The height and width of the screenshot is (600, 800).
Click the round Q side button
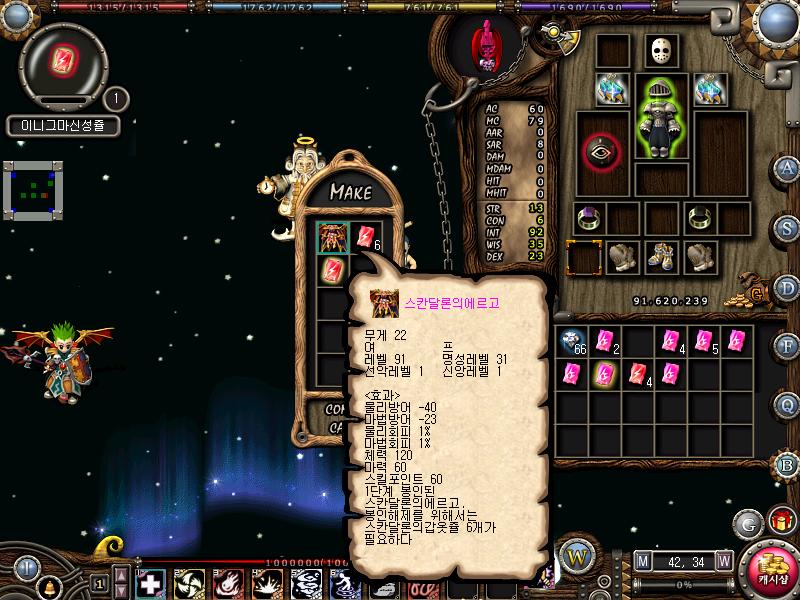point(787,404)
